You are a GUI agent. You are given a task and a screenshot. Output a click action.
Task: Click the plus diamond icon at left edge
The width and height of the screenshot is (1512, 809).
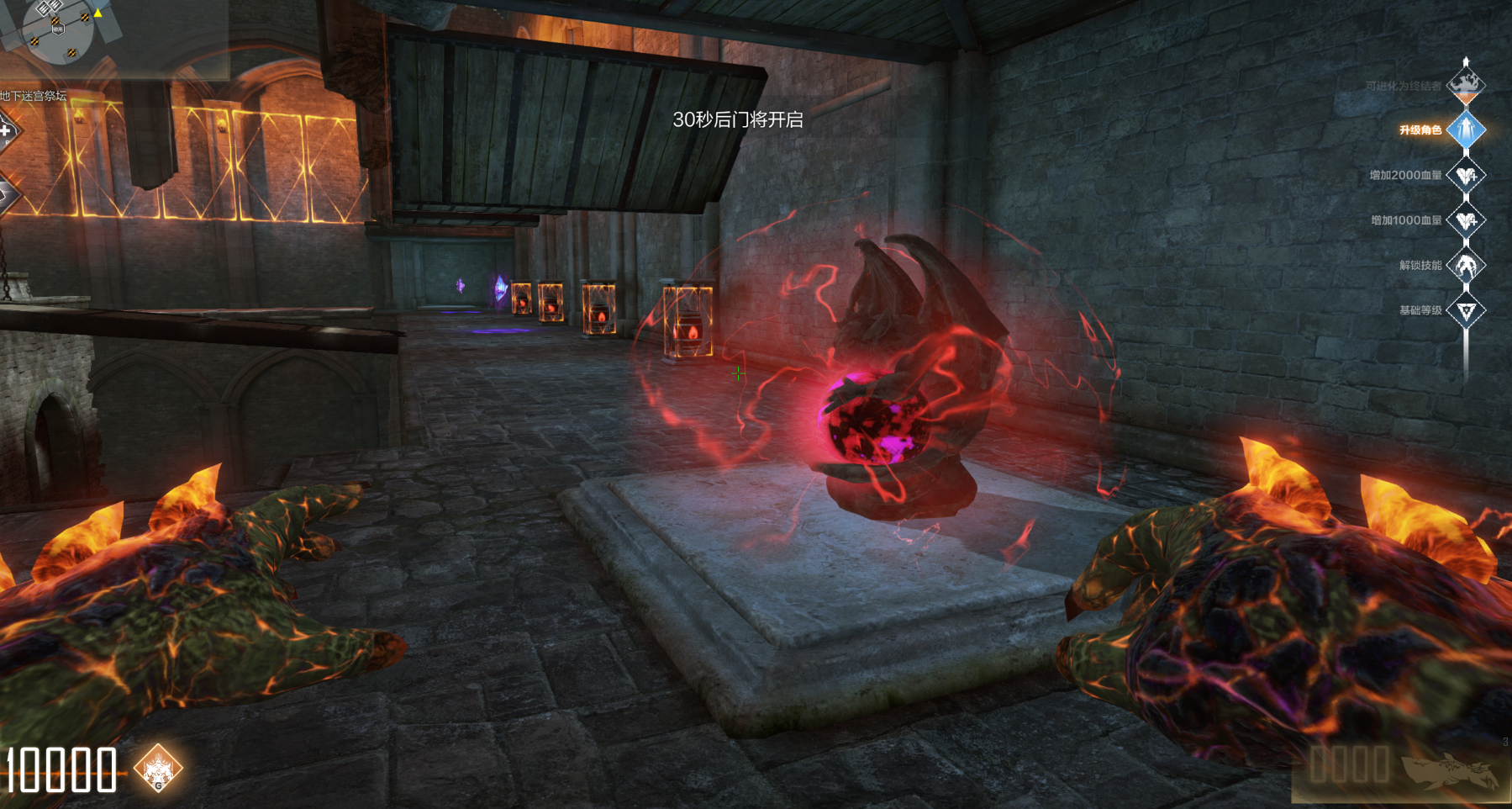coord(7,131)
